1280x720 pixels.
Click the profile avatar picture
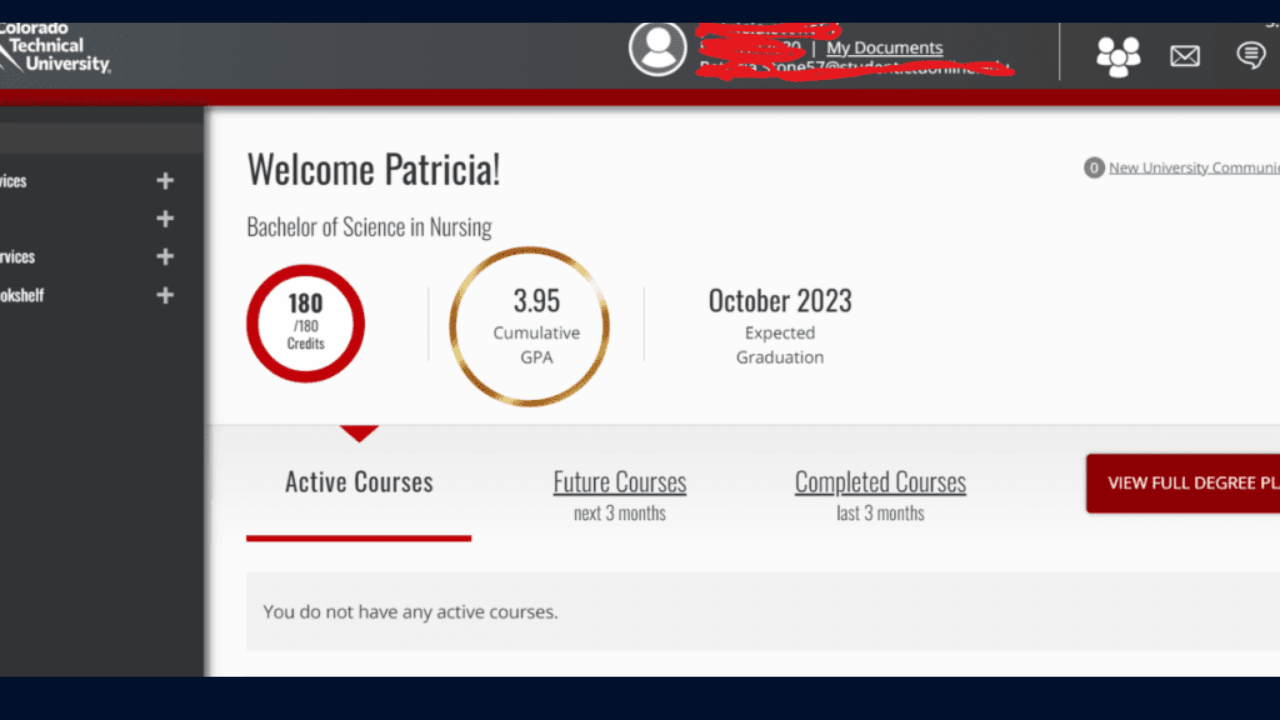658,49
